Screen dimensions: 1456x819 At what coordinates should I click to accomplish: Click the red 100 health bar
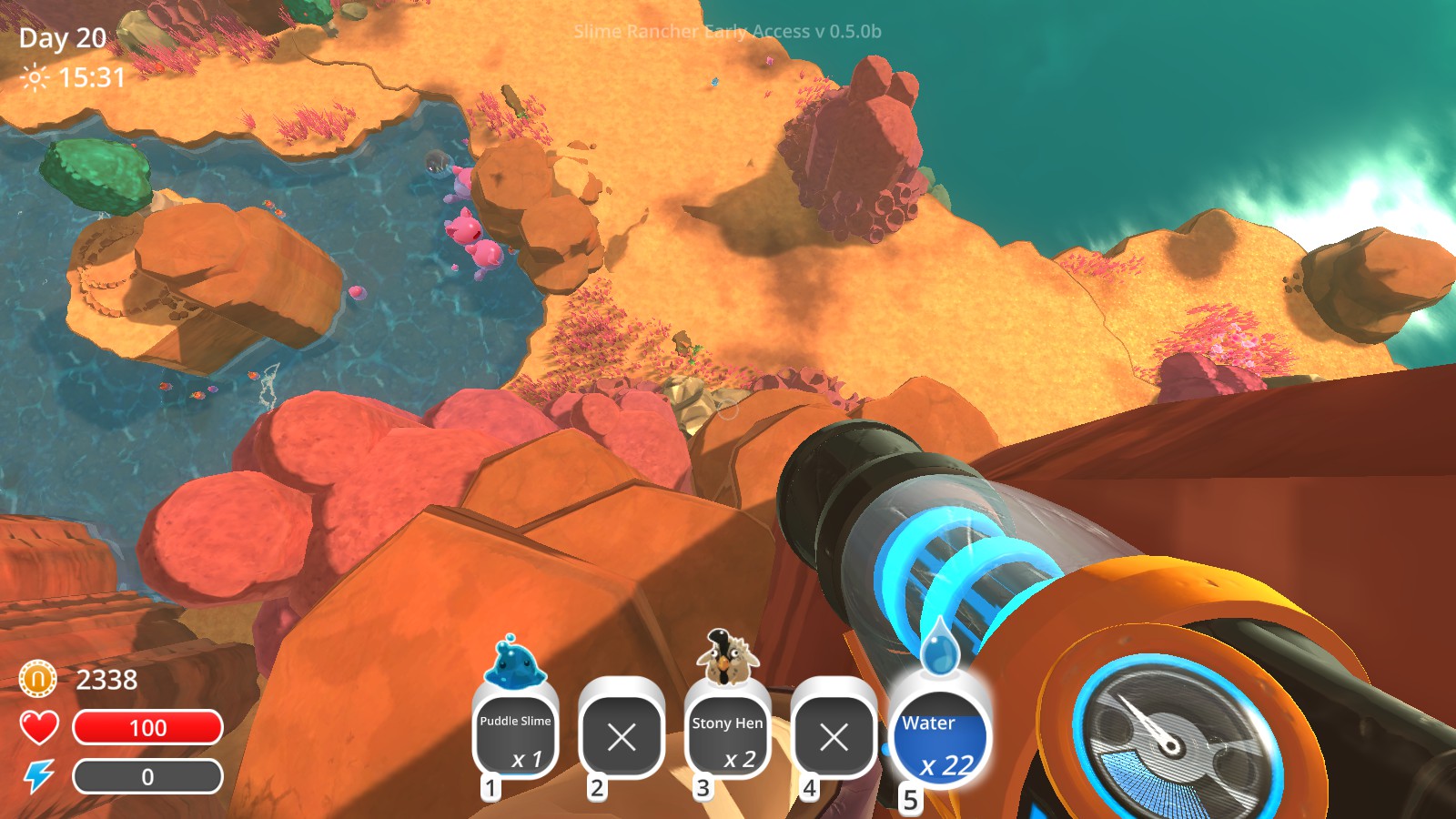point(149,728)
